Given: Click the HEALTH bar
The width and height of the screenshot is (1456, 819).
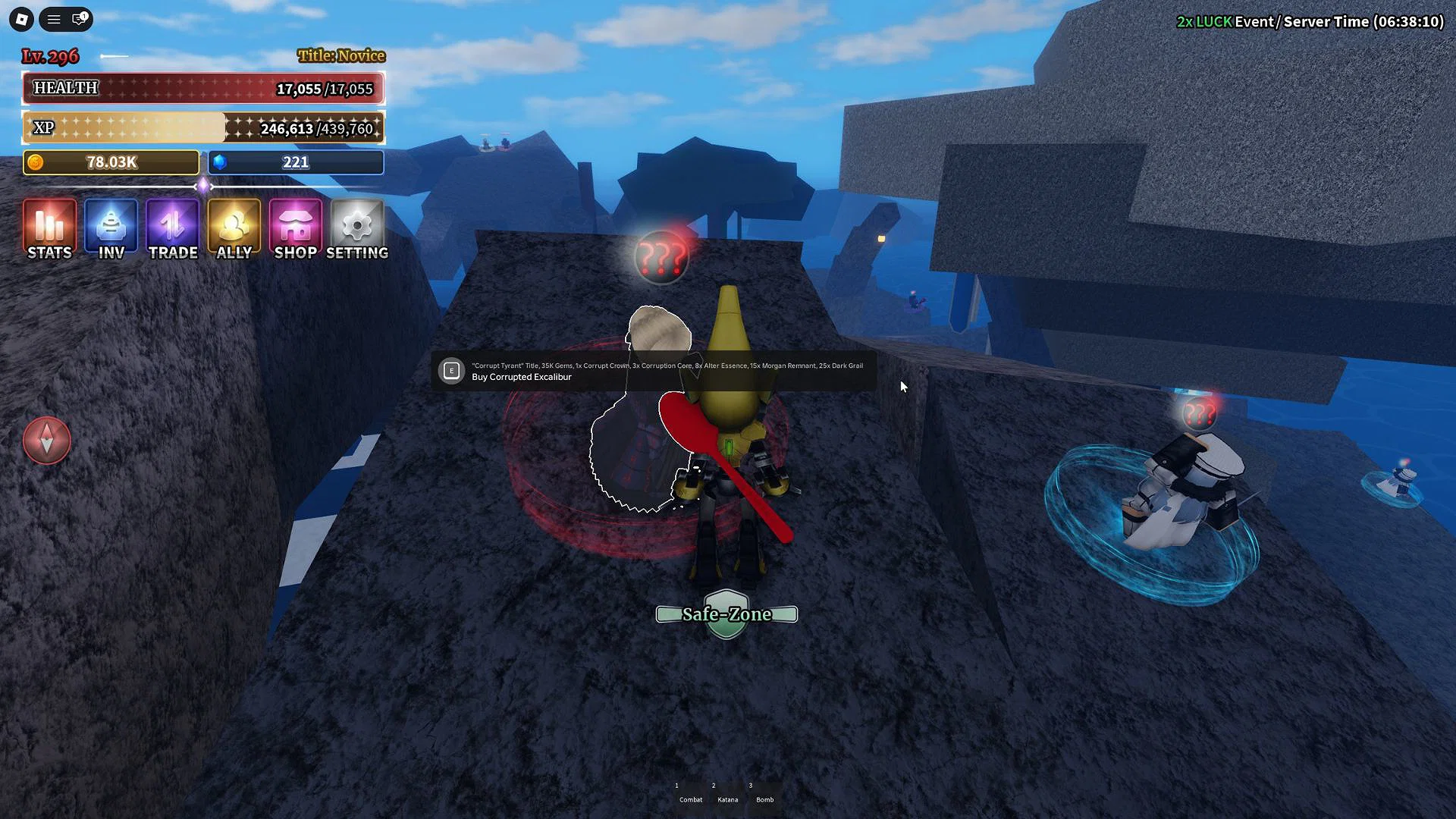Looking at the screenshot, I should 203,88.
